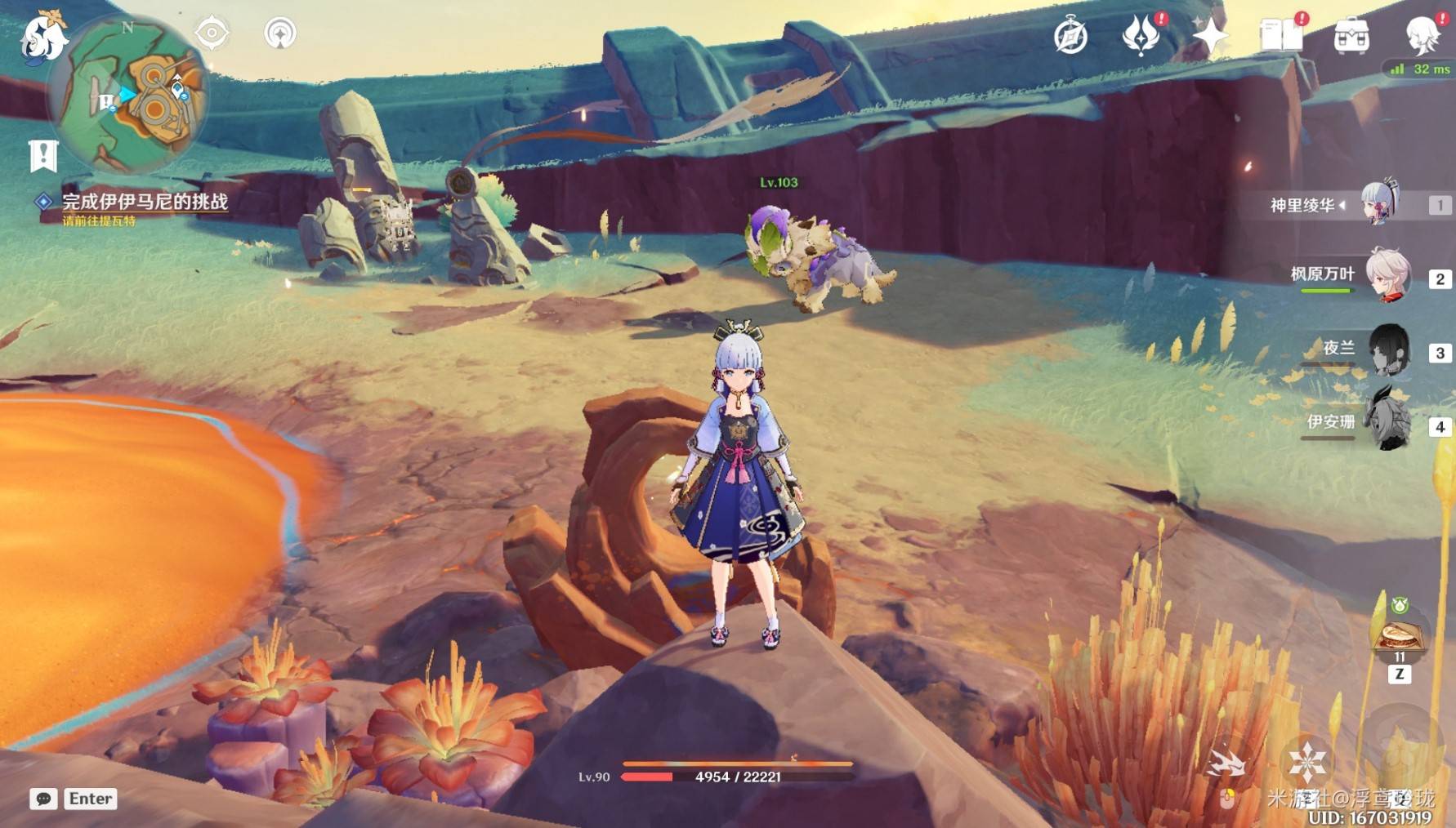Open the adventurer handbook icon

pos(1280,35)
